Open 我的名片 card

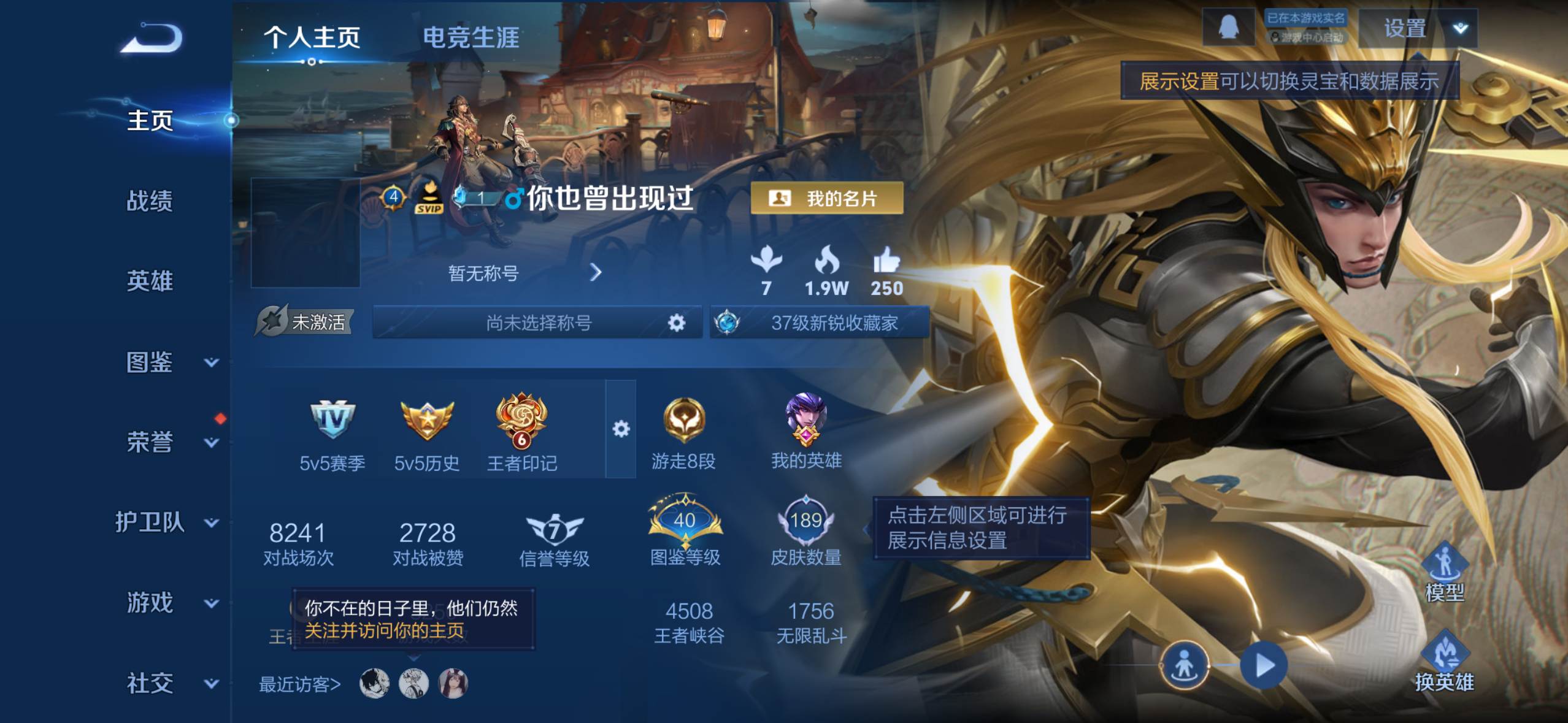pyautogui.click(x=826, y=198)
